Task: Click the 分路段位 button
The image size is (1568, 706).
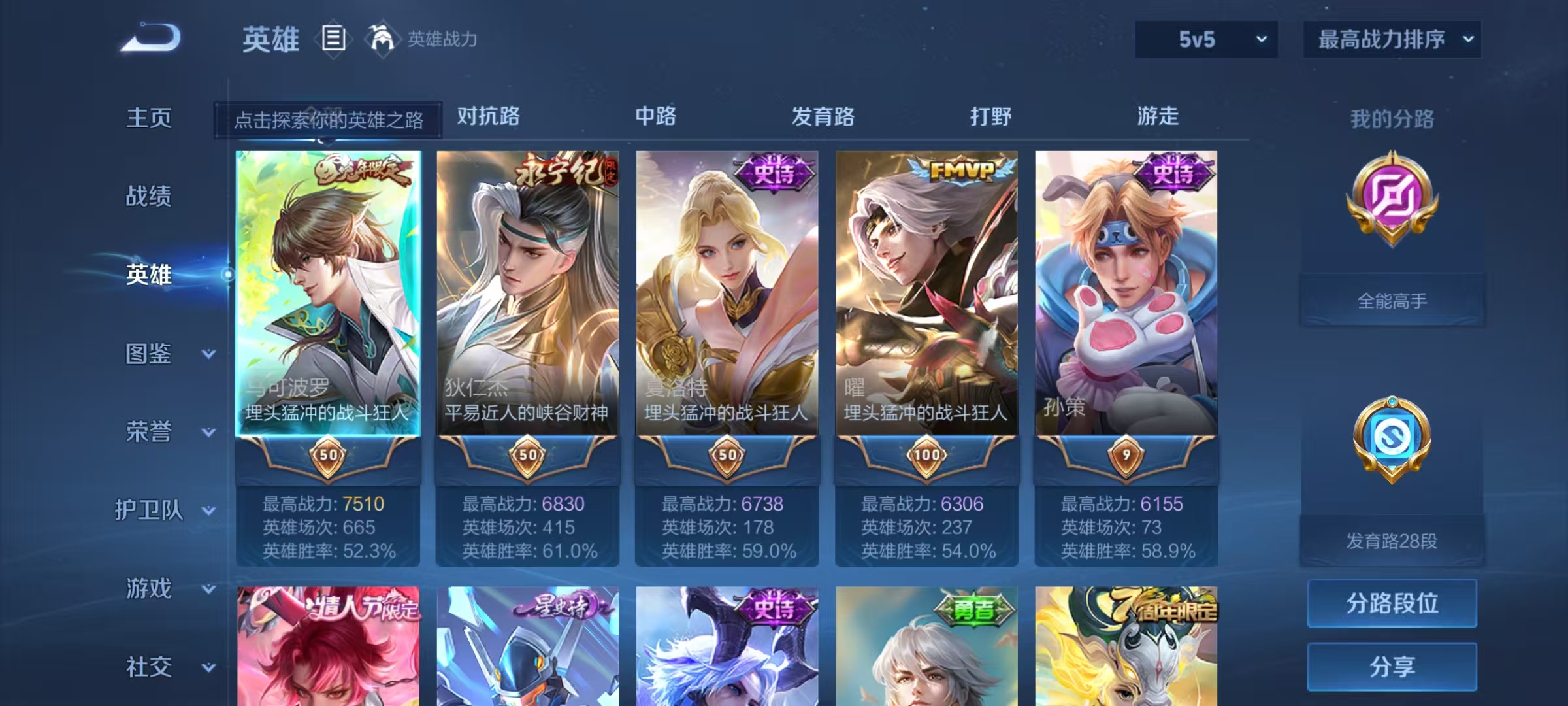Action: coord(1392,603)
